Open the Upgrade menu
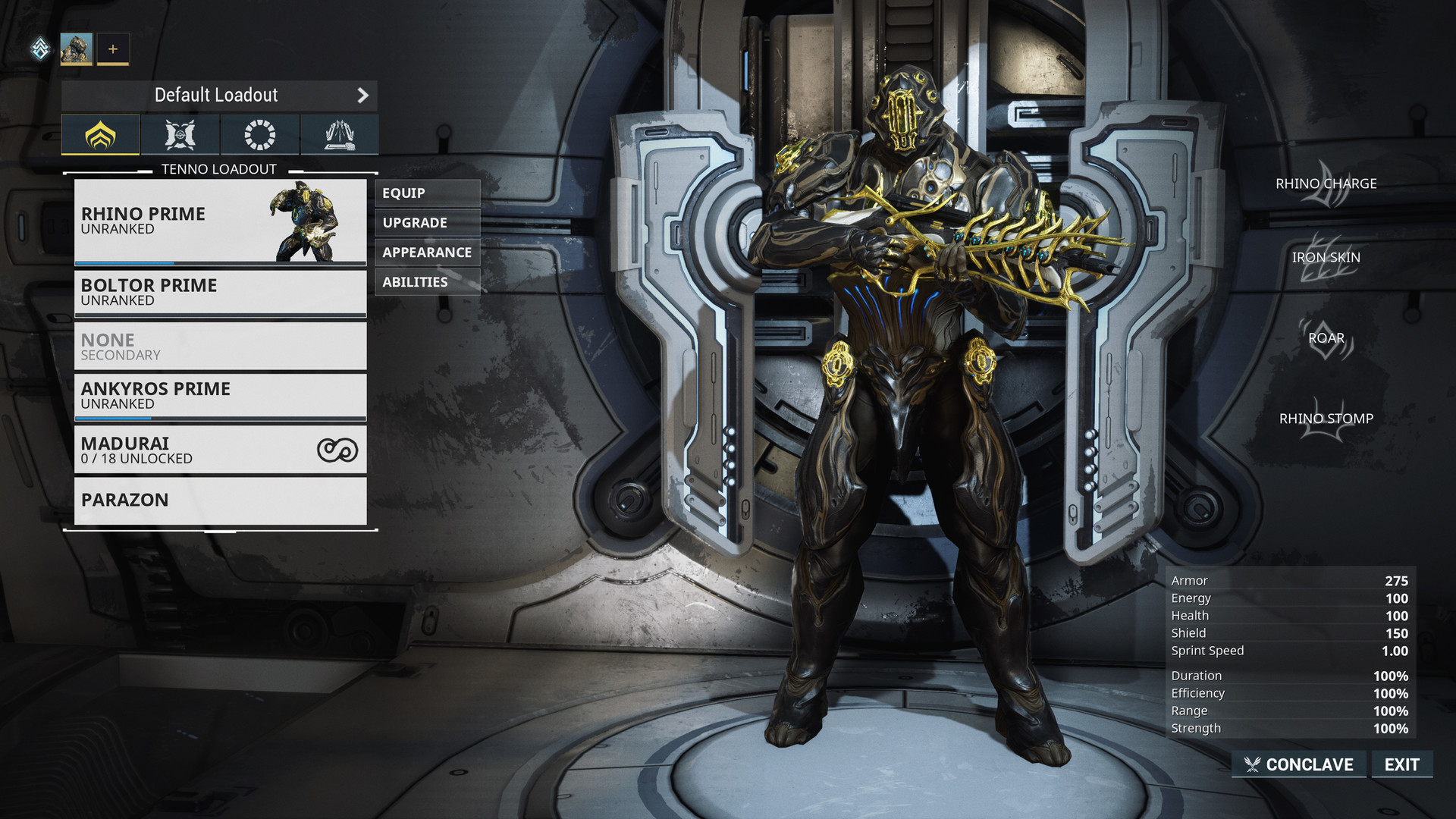The height and width of the screenshot is (819, 1456). pos(427,223)
